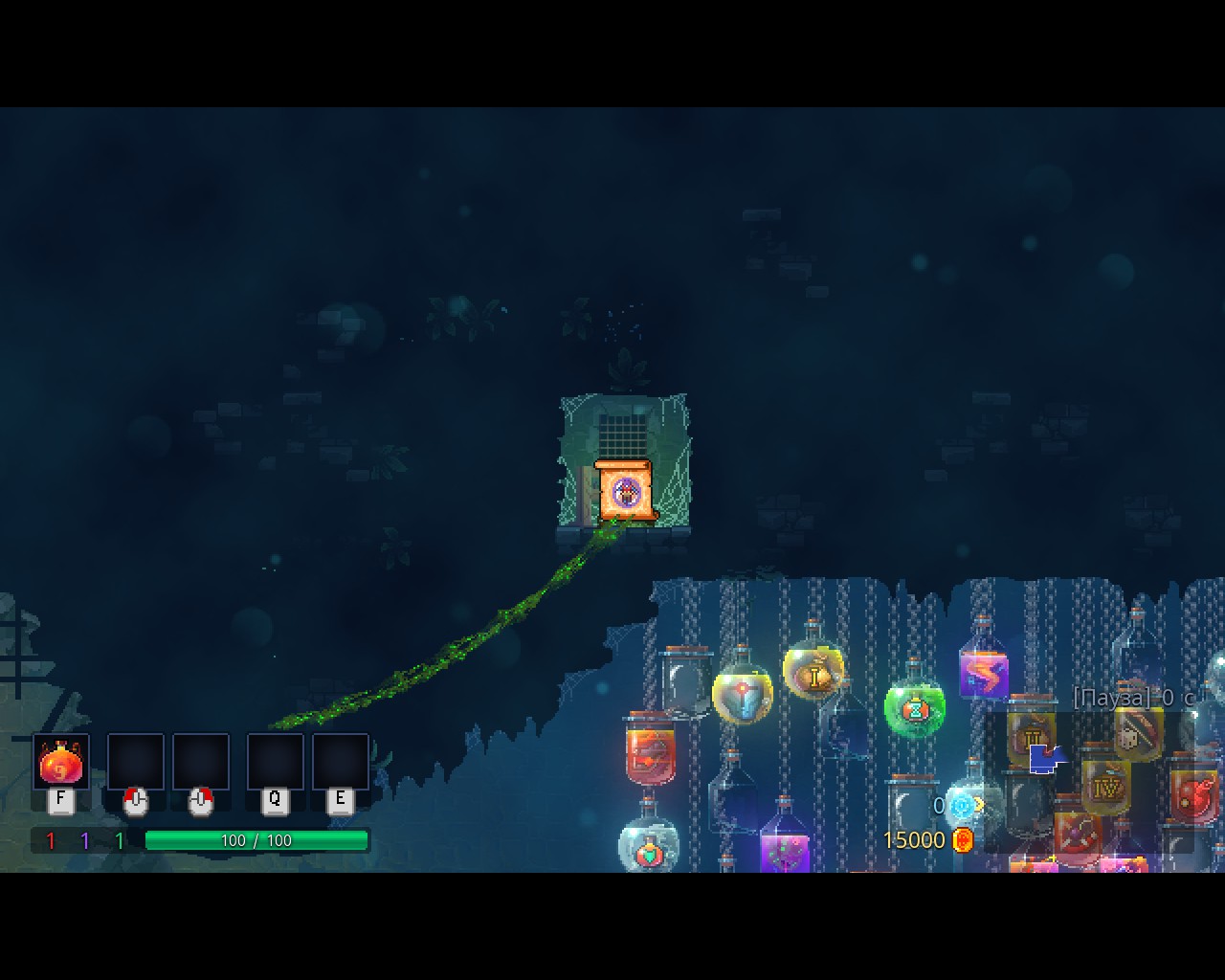The image size is (1225, 980).
Task: Click the tier II golden flask
Action: click(x=1031, y=737)
